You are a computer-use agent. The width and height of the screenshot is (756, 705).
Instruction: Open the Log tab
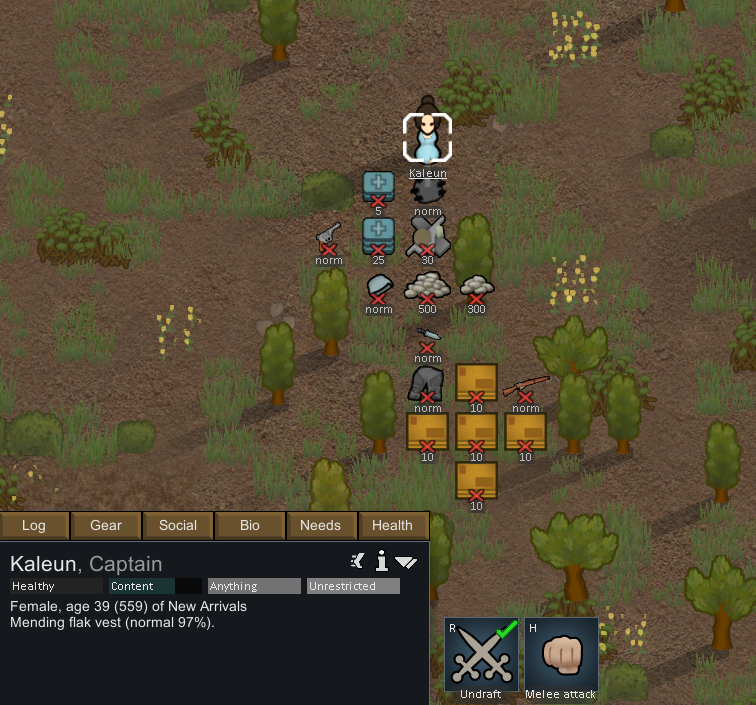[x=35, y=525]
